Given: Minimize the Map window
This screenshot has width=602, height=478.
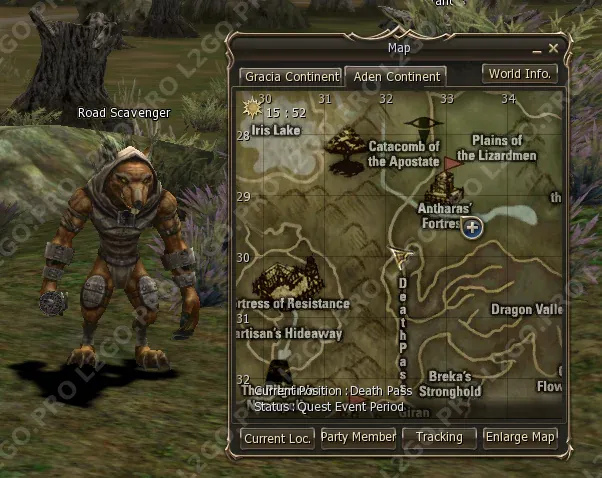Looking at the screenshot, I should [x=537, y=48].
